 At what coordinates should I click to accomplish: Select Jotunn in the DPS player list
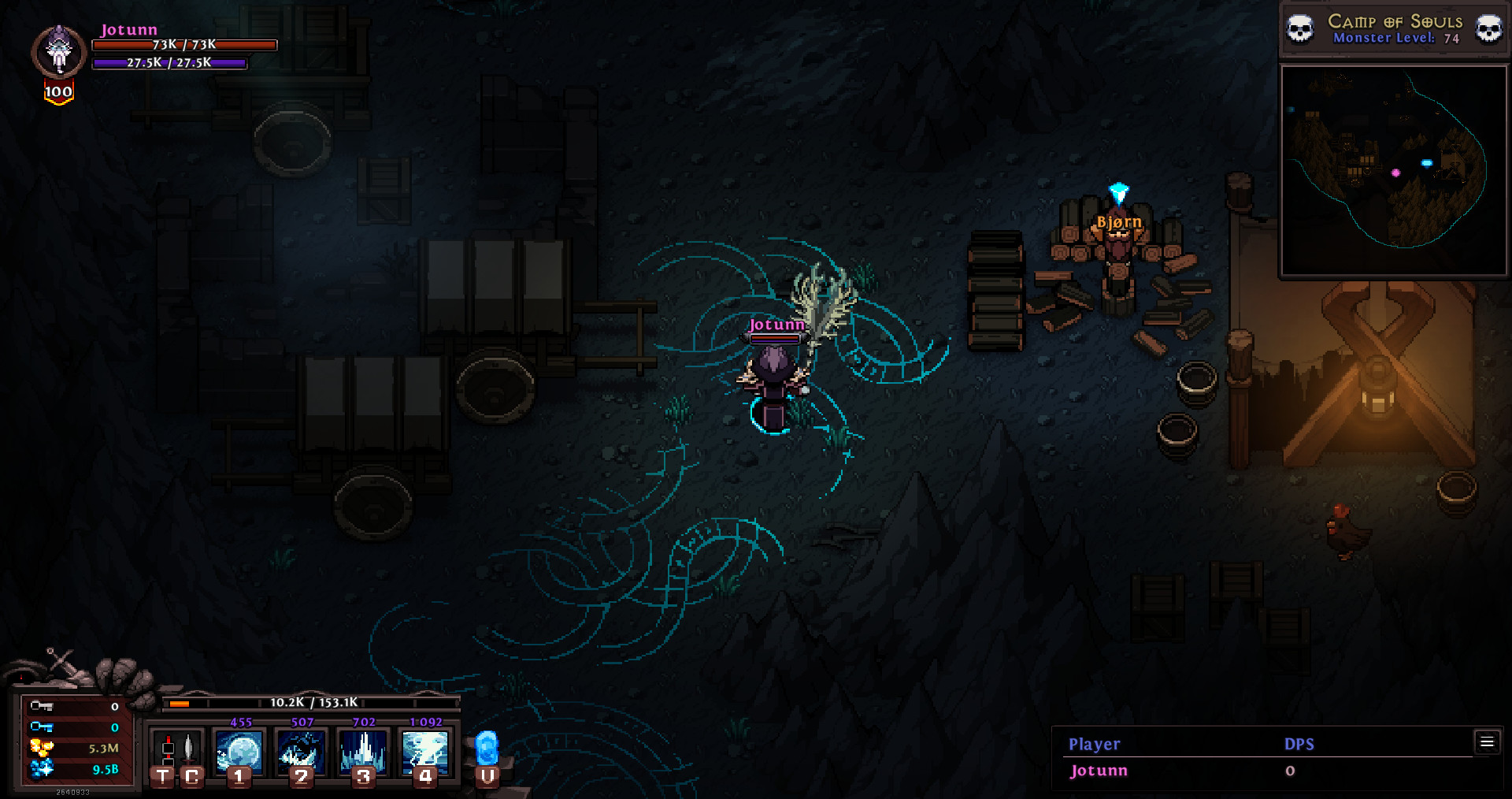pyautogui.click(x=1096, y=771)
